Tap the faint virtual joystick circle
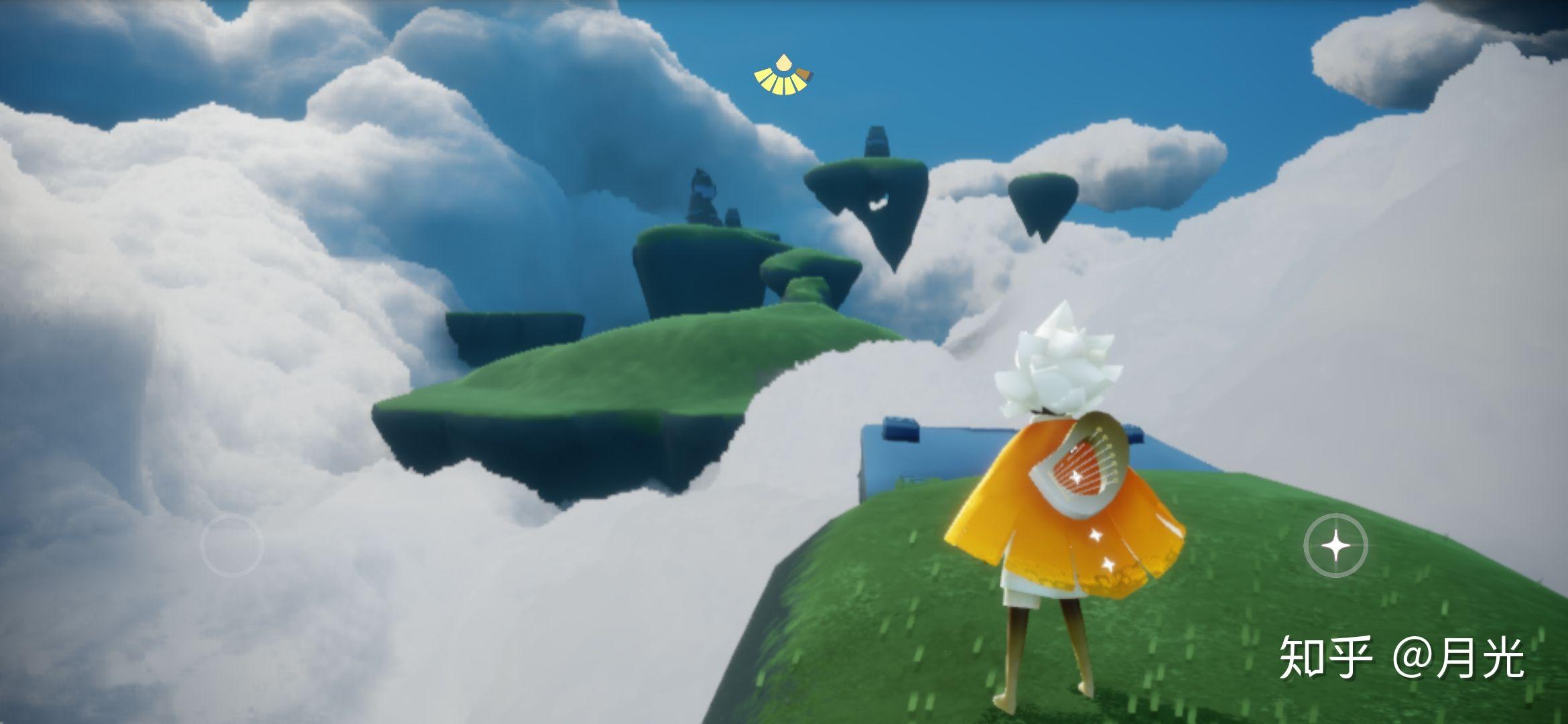 tap(232, 545)
